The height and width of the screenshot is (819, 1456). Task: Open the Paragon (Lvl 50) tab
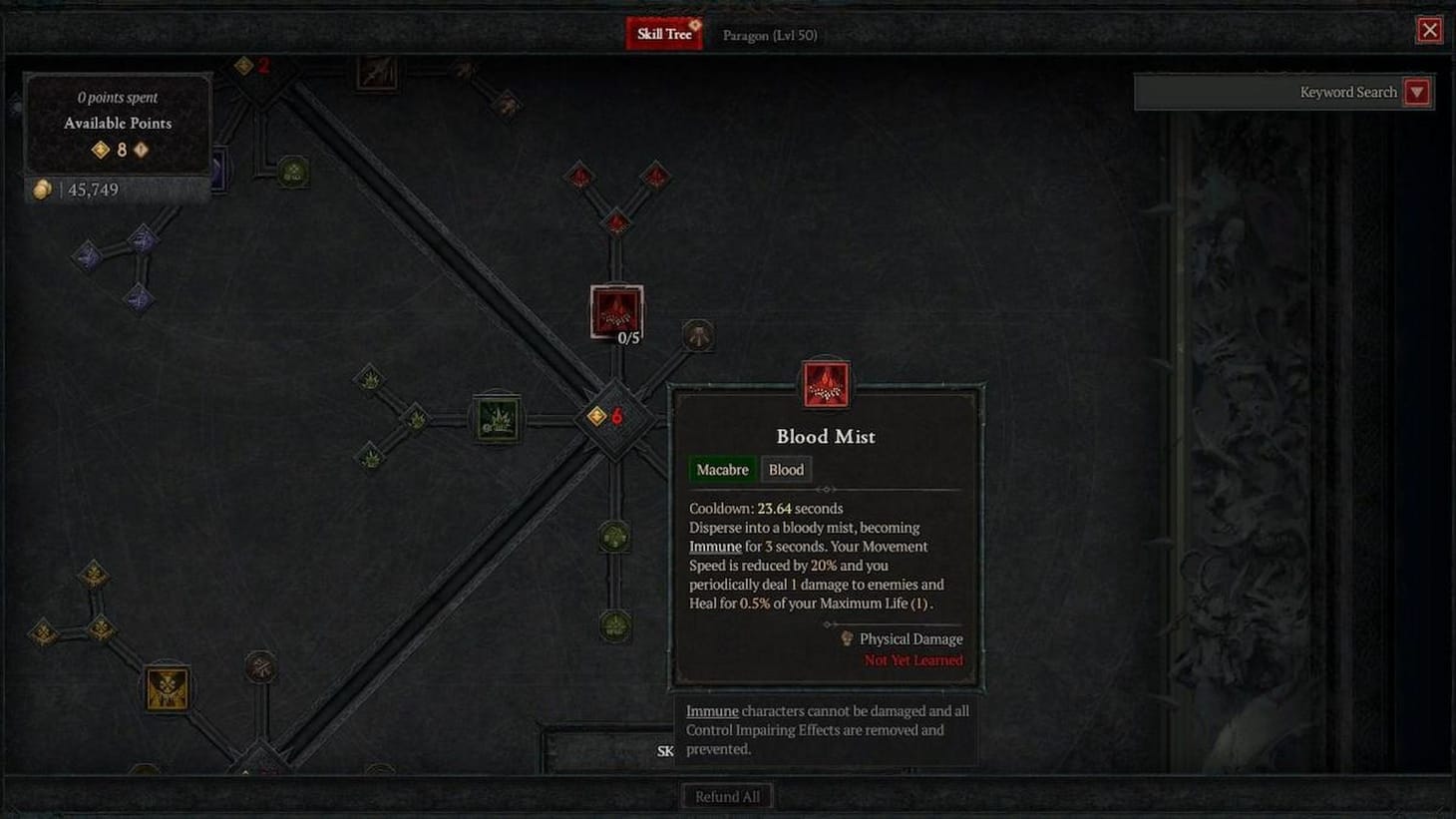tap(769, 35)
